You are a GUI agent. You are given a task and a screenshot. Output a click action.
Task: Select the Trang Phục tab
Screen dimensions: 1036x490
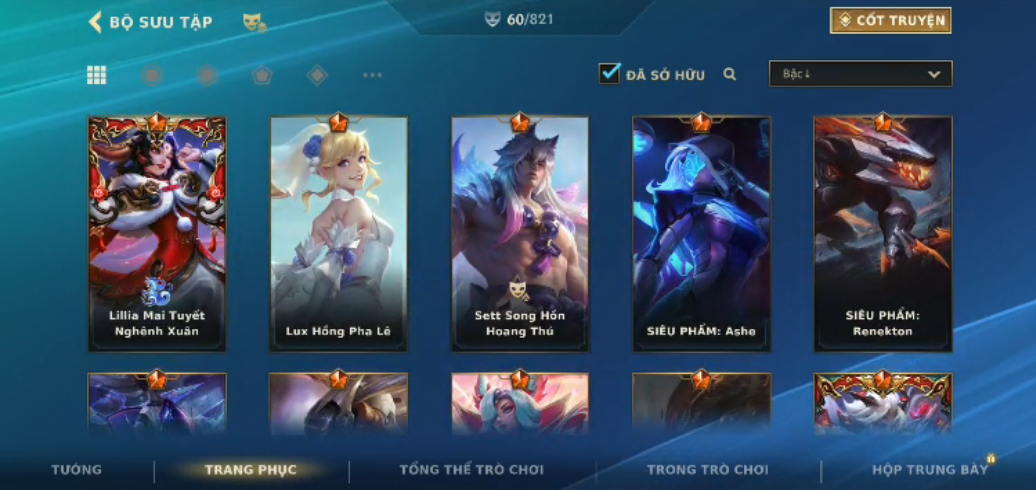(250, 469)
